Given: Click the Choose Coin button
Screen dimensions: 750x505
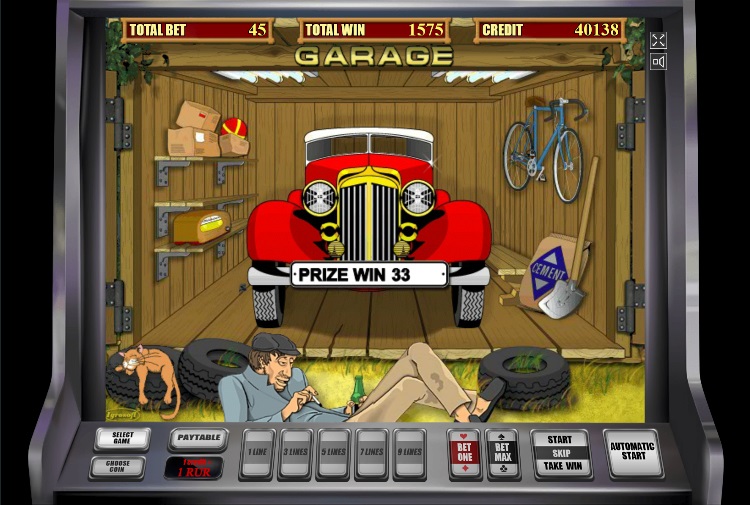Looking at the screenshot, I should click(x=116, y=467).
